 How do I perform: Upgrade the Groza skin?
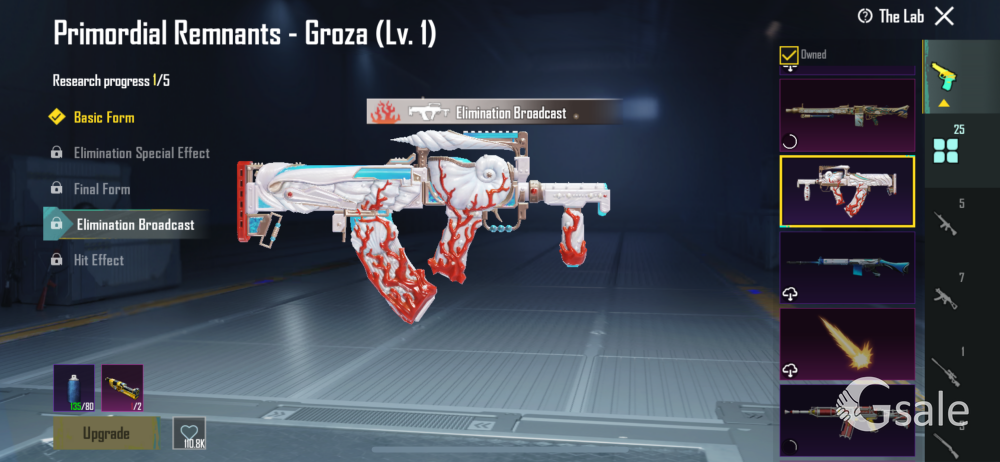(106, 433)
